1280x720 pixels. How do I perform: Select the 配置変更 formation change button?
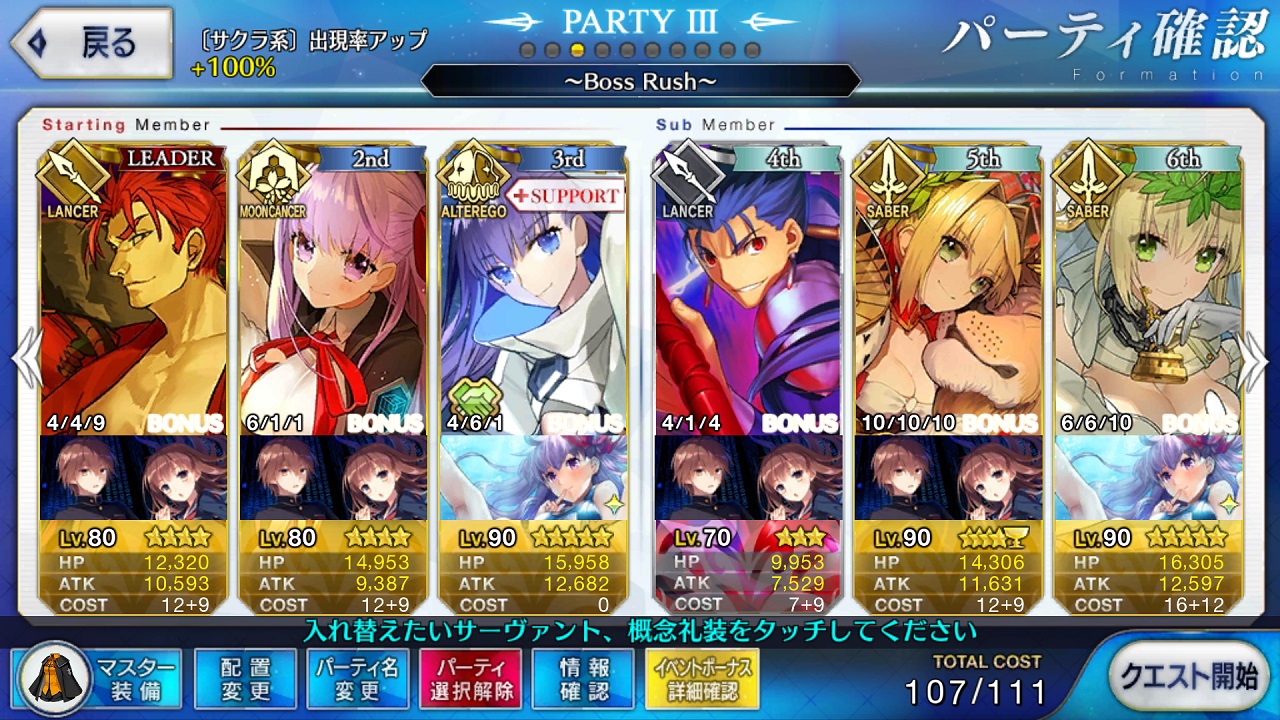click(x=245, y=679)
